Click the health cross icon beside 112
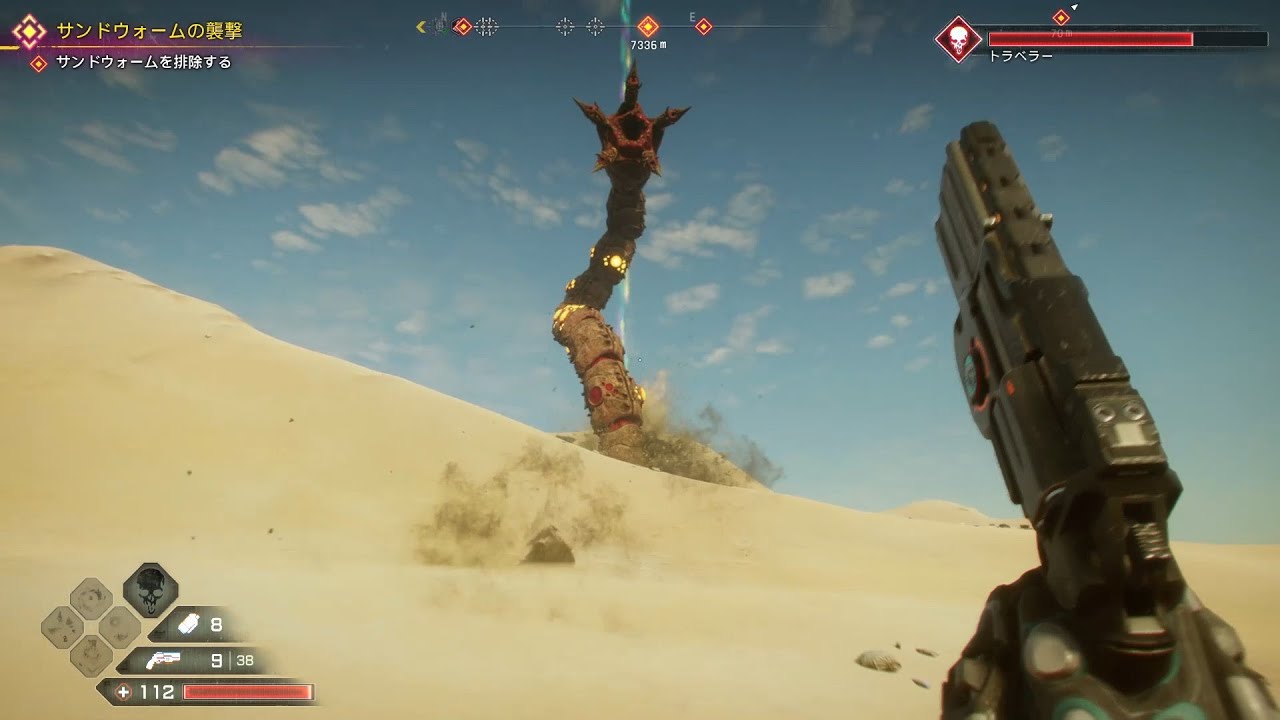1280x720 pixels. (124, 691)
